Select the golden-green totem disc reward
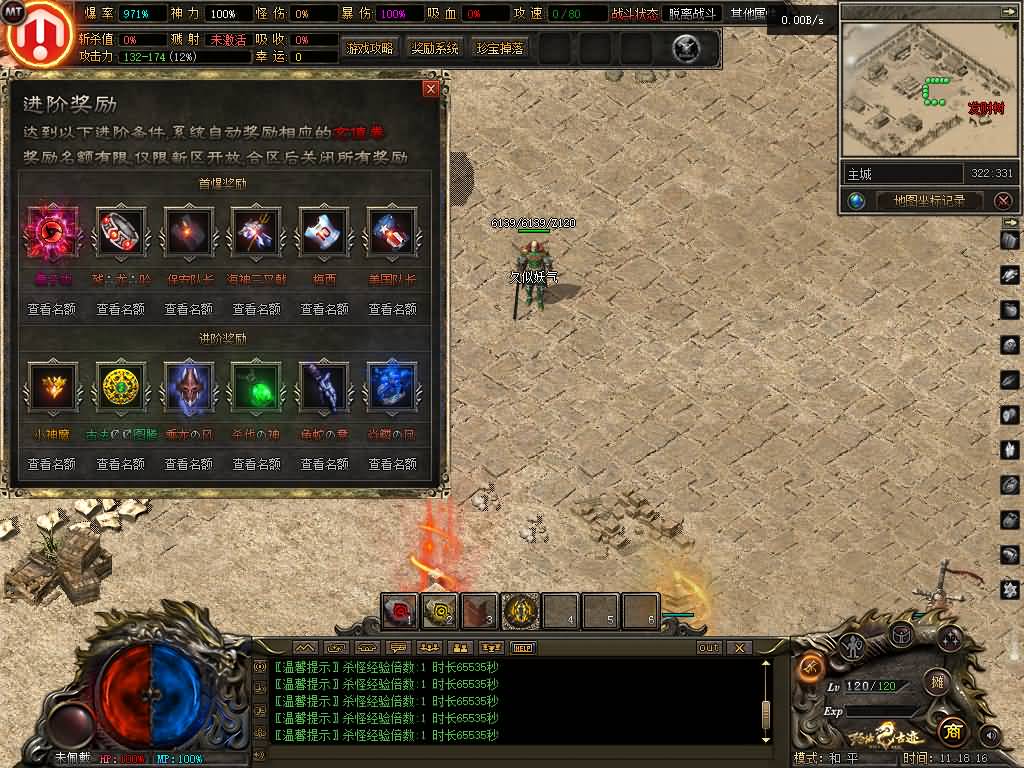This screenshot has width=1024, height=768. point(120,387)
